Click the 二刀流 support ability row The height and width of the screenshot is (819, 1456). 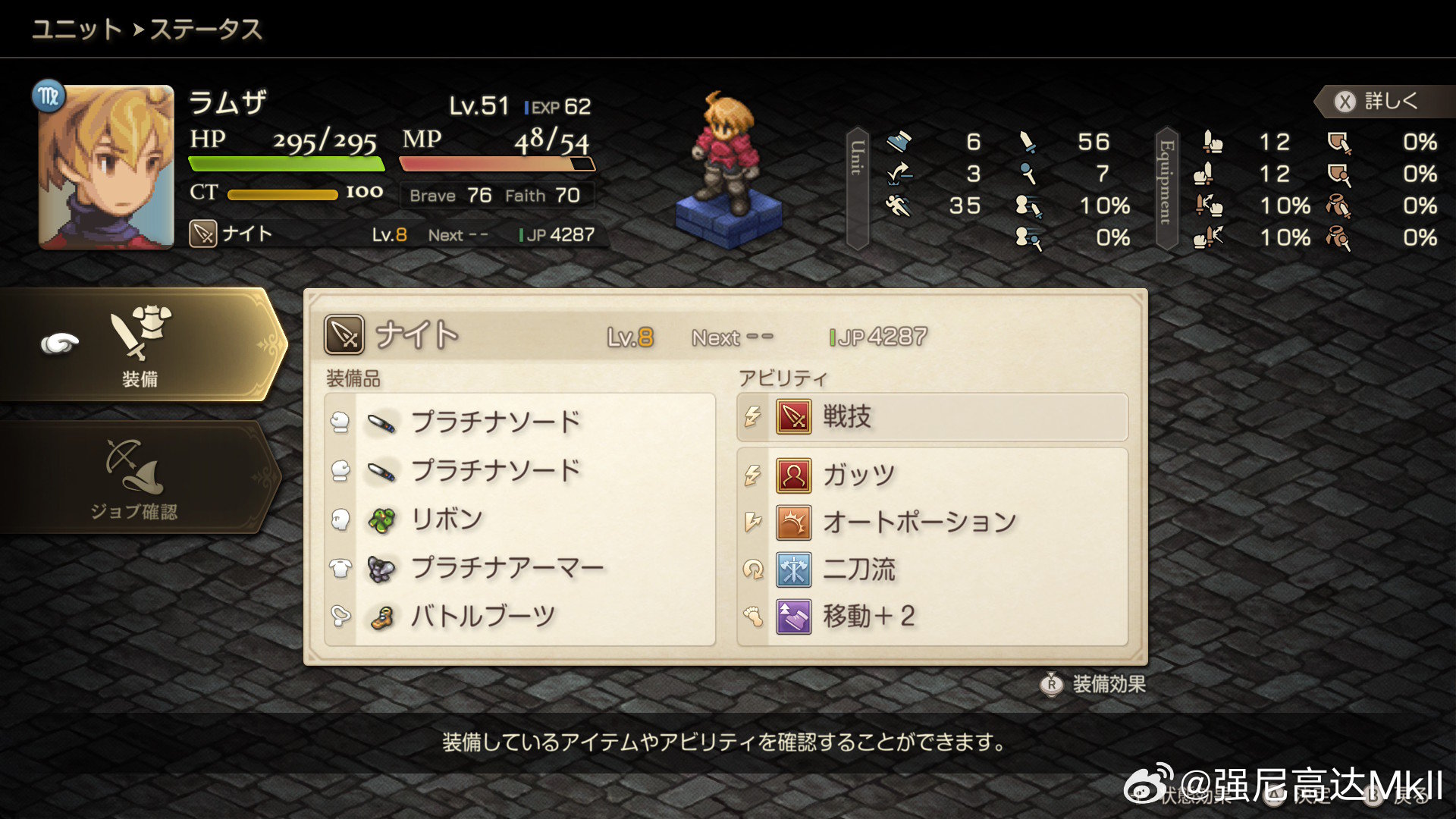click(x=931, y=570)
